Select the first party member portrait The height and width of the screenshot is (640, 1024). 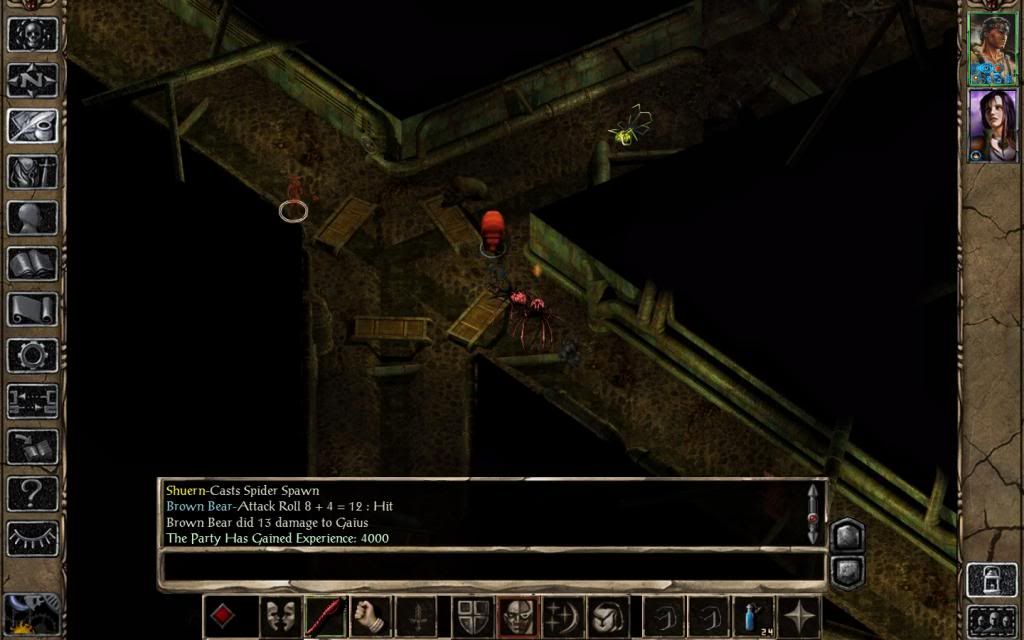(991, 49)
